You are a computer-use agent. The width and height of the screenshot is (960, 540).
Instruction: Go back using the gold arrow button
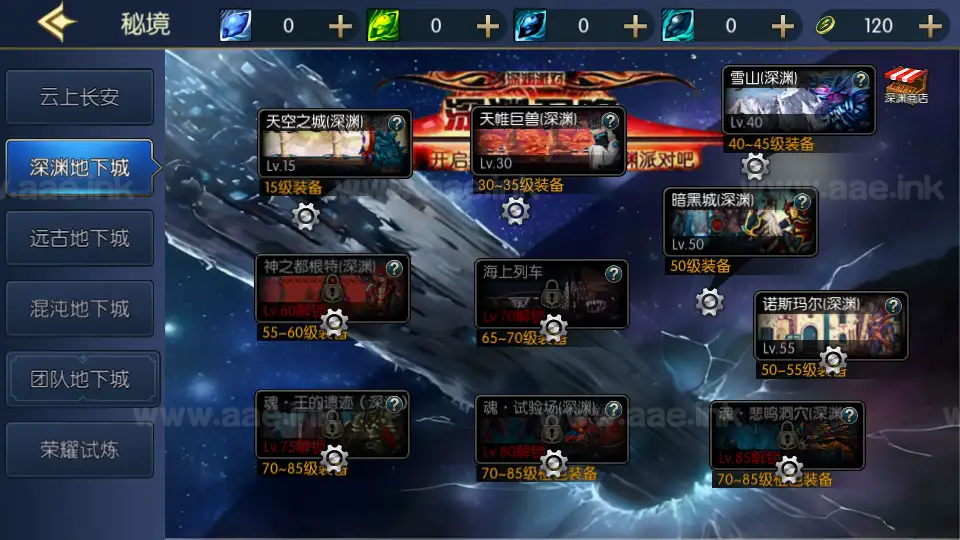pyautogui.click(x=57, y=24)
